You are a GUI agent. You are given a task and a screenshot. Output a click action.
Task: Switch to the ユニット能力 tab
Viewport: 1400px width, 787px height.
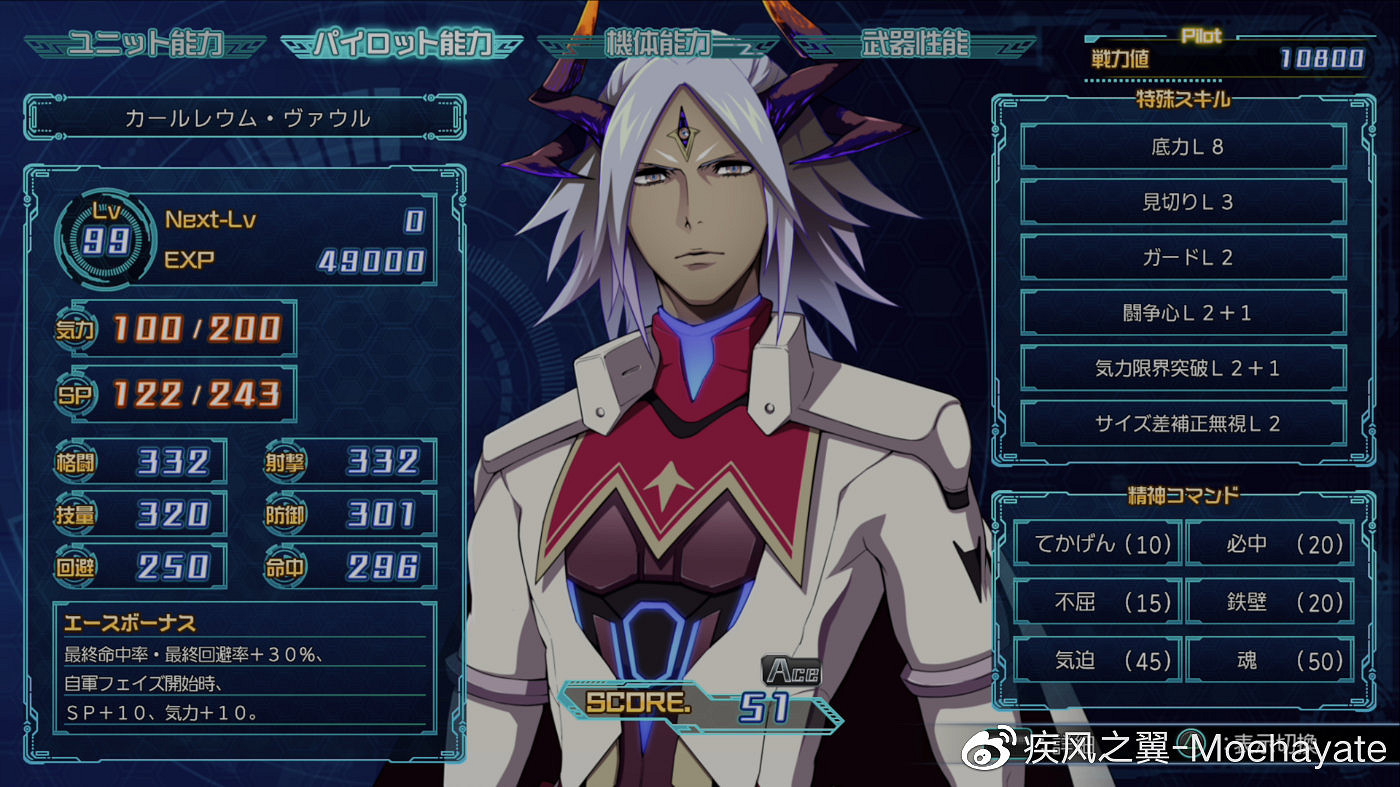[x=144, y=44]
